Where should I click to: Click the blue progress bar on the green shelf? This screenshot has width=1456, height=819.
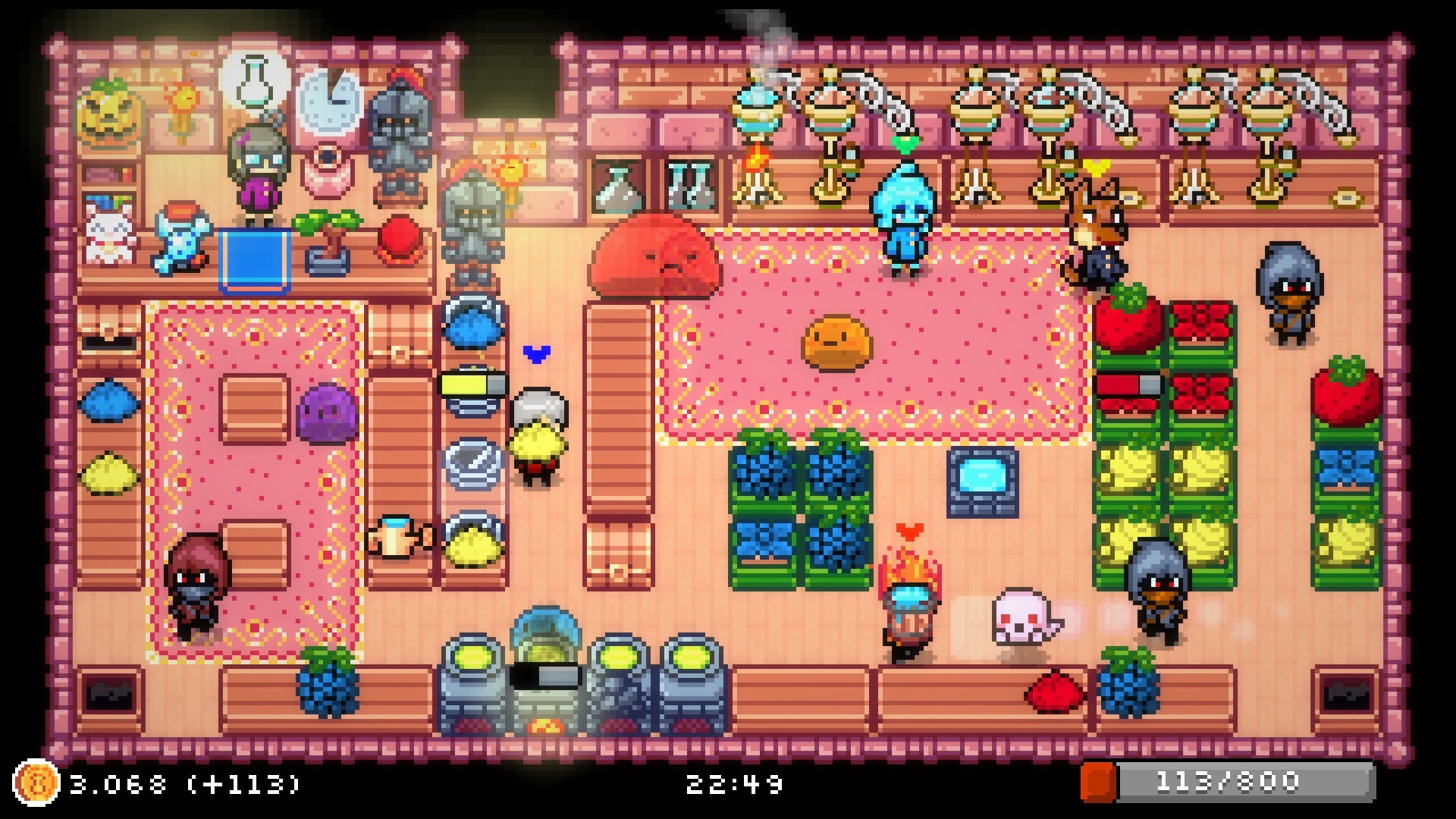[x=1130, y=385]
